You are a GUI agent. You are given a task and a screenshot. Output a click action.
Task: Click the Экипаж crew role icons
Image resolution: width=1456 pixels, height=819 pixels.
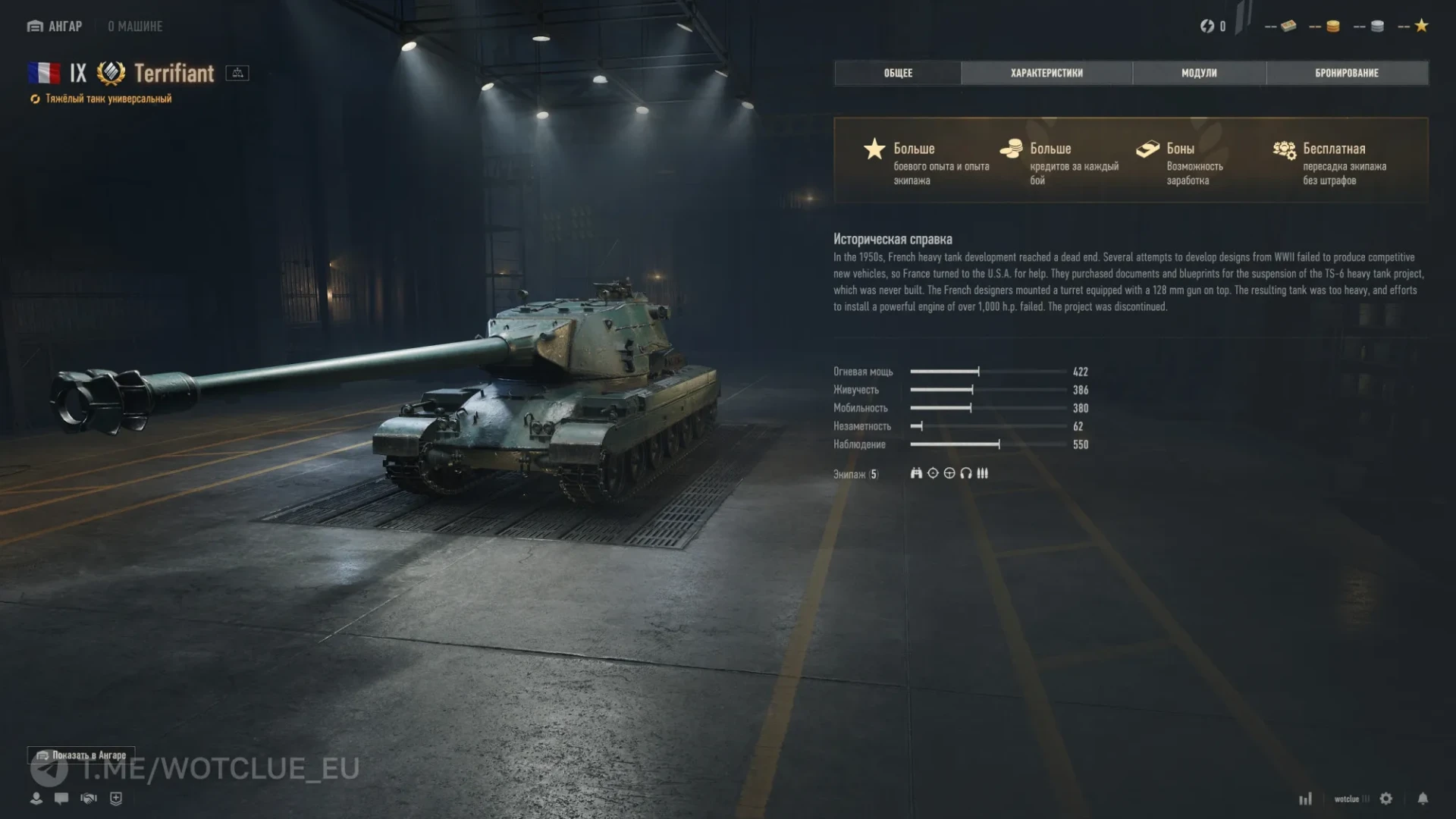(949, 473)
